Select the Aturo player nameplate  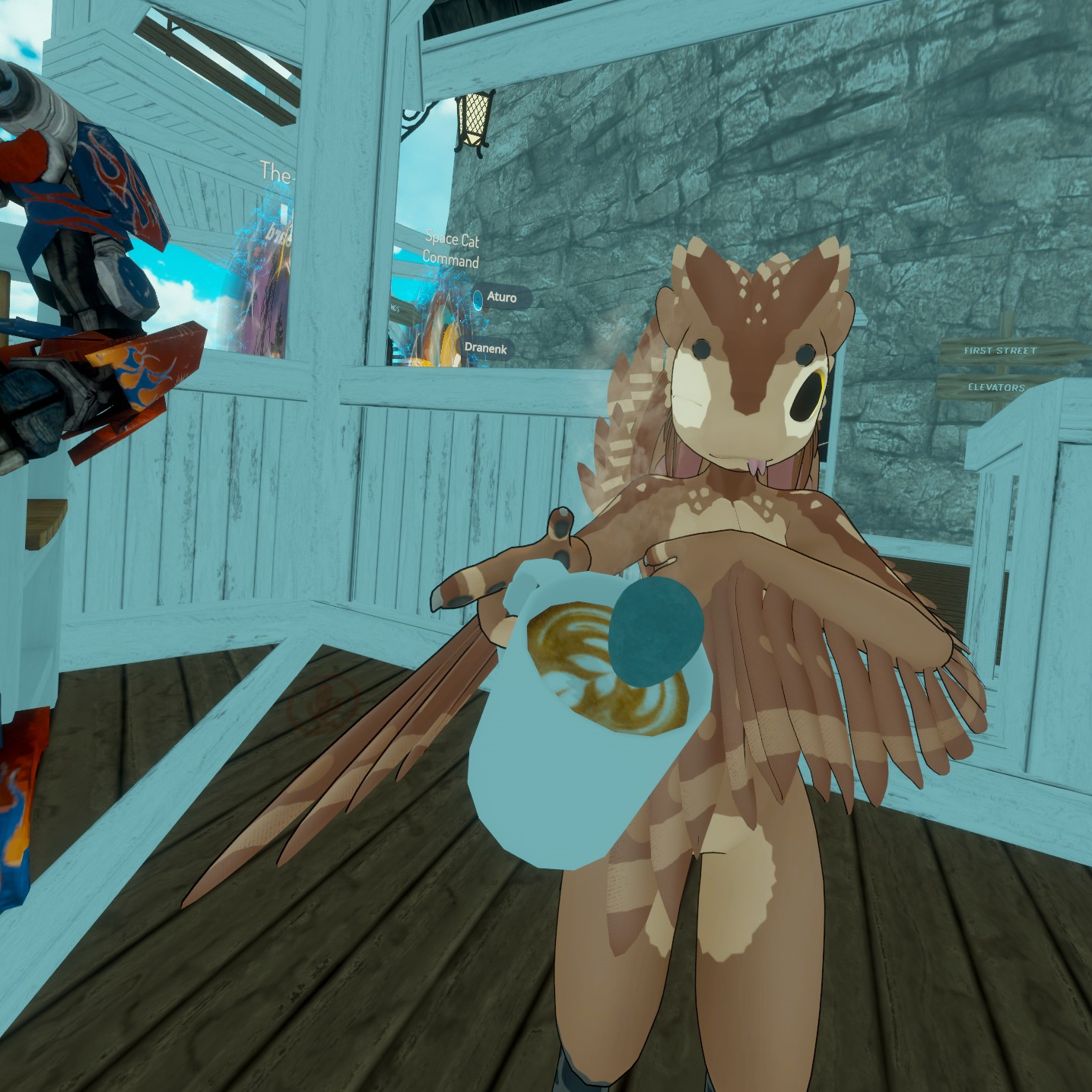[x=501, y=297]
